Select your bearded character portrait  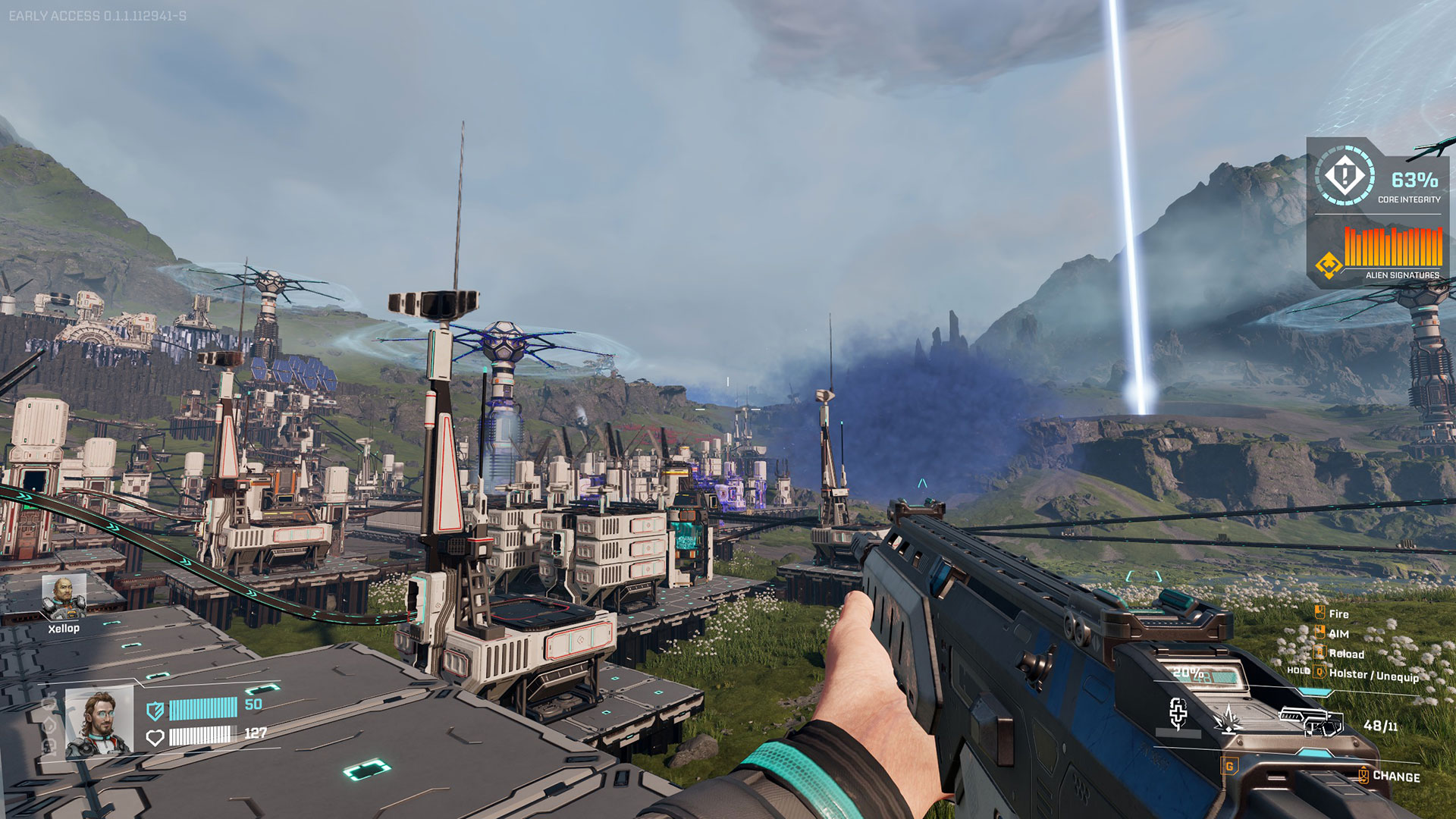tap(99, 723)
